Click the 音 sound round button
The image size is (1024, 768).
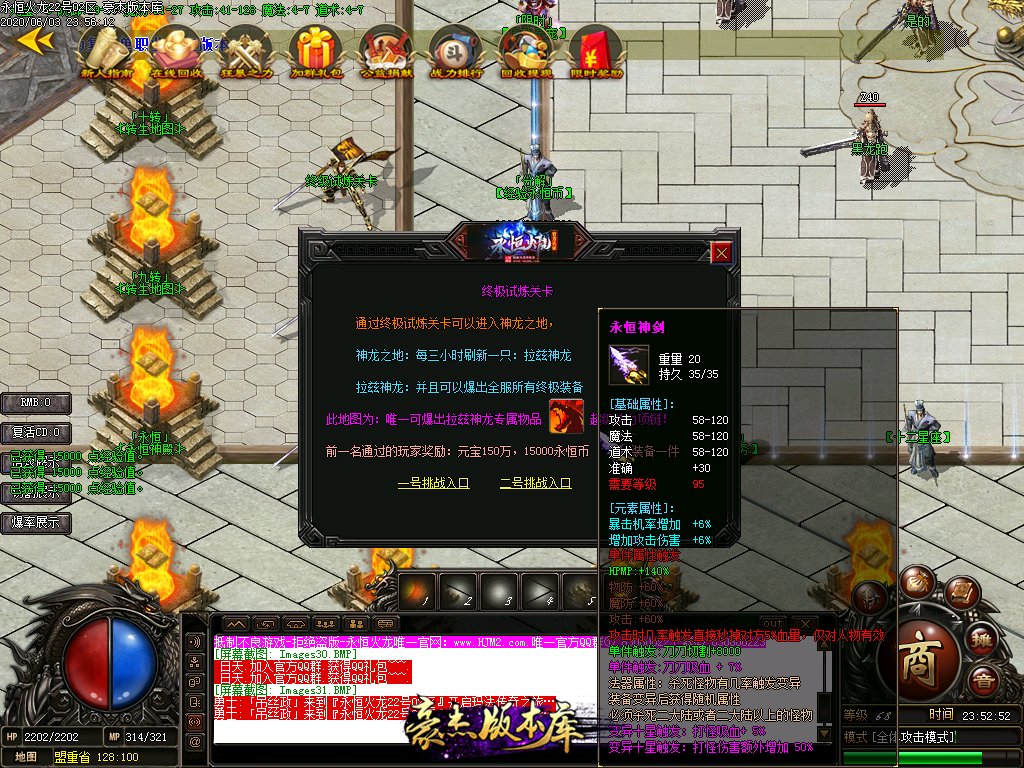985,683
